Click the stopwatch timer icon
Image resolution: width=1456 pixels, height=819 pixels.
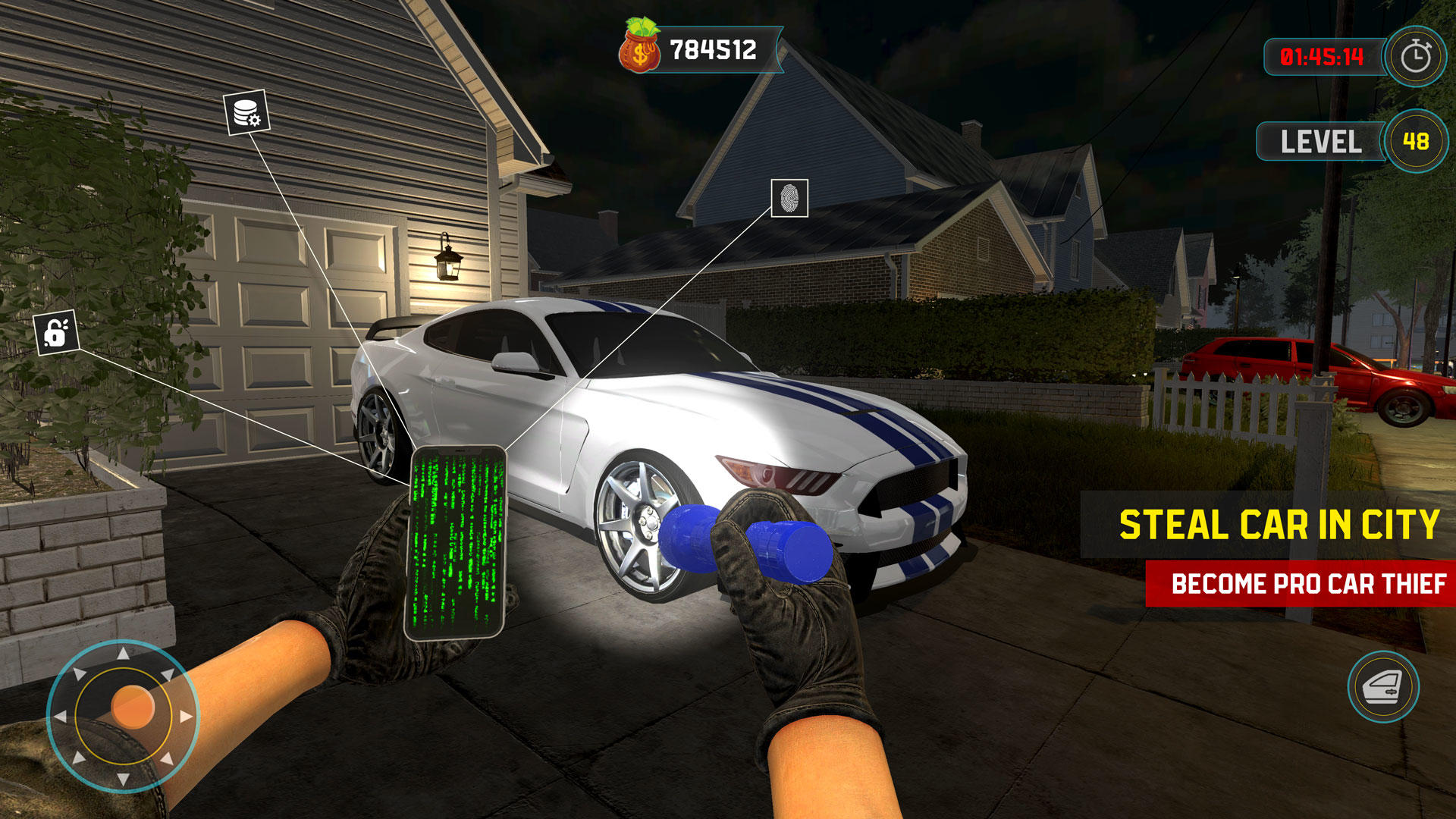pyautogui.click(x=1415, y=55)
